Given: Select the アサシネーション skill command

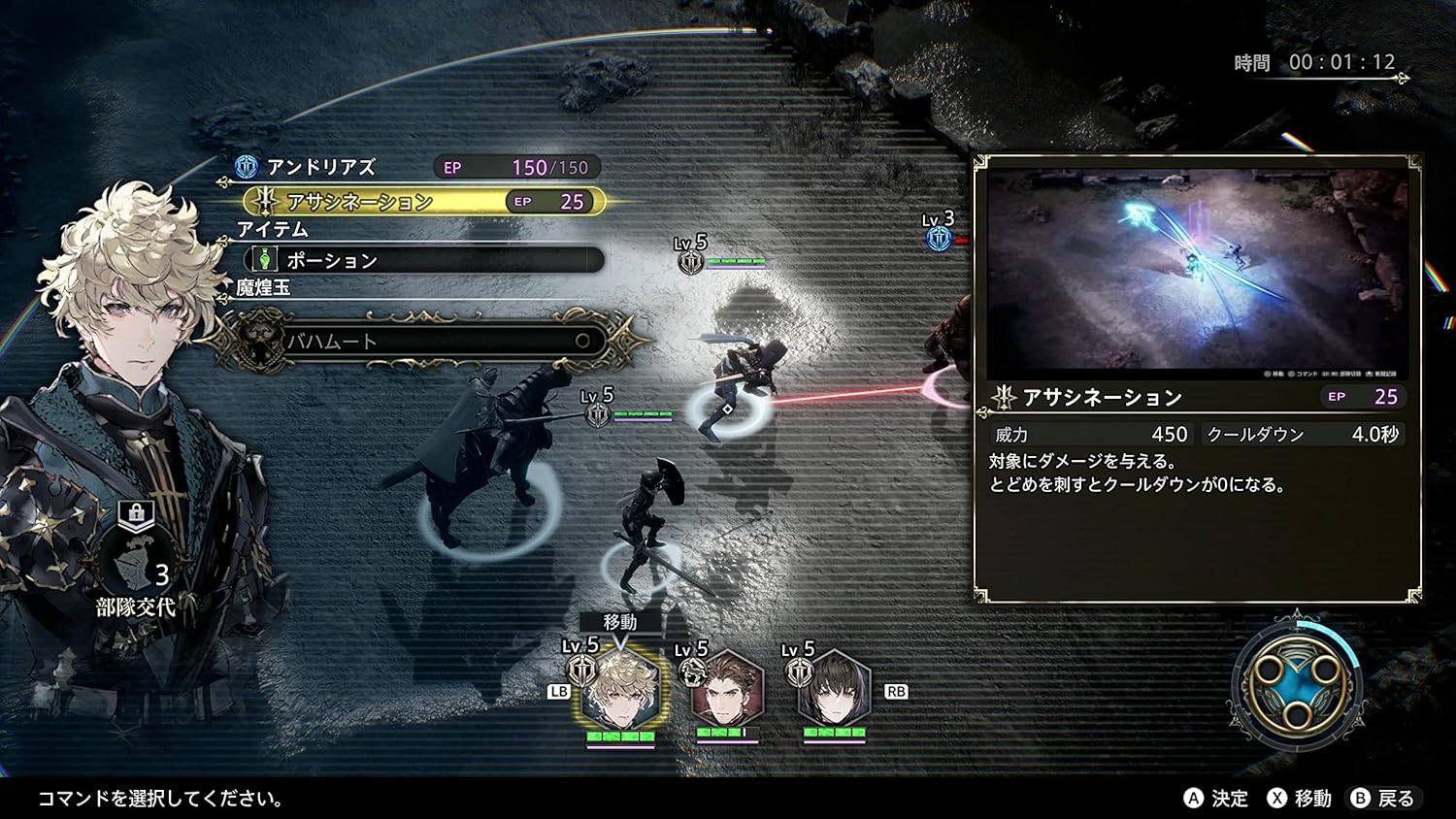Looking at the screenshot, I should coord(425,202).
